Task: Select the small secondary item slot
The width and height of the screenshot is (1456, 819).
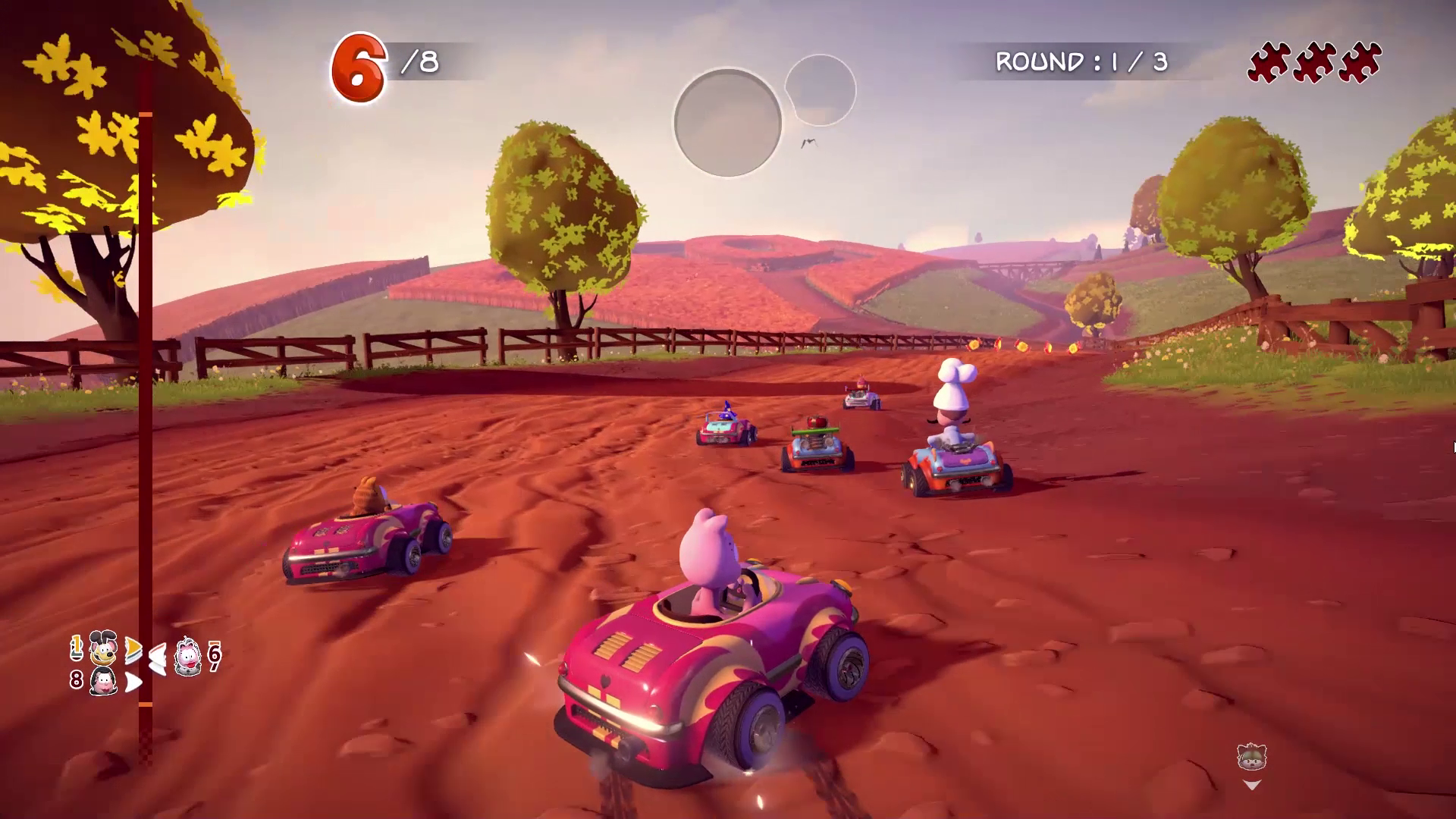Action: click(x=821, y=90)
